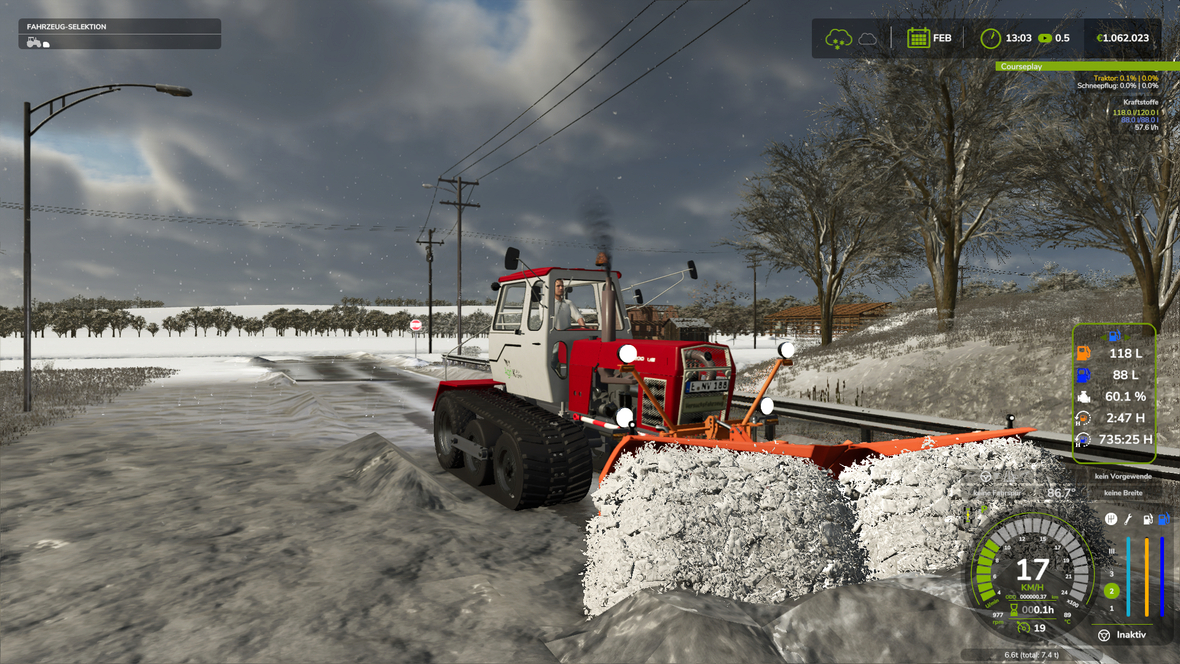Click the cruise control speed icon
This screenshot has width=1180, height=664.
point(1022,628)
